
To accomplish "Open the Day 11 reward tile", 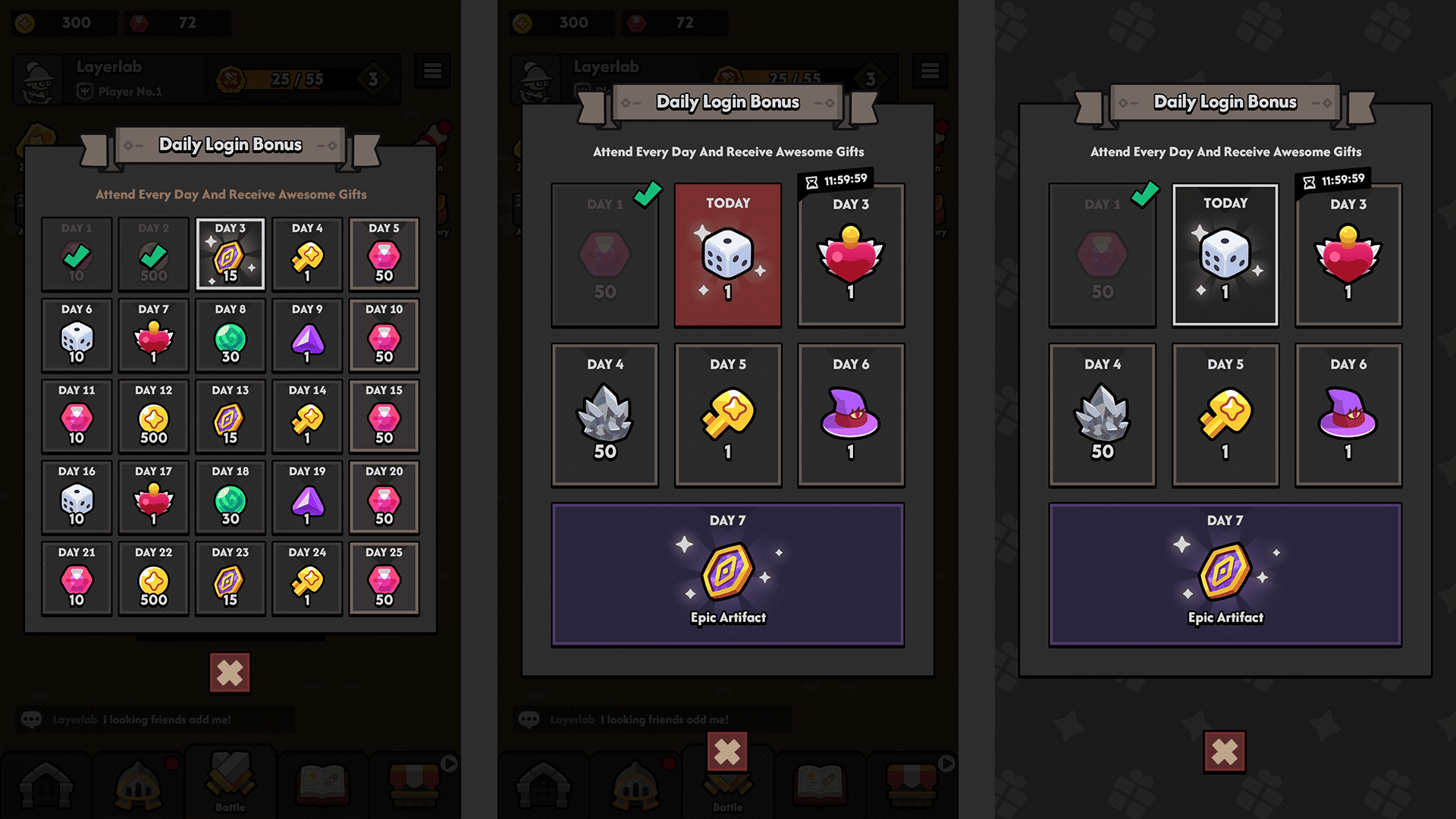I will click(77, 416).
